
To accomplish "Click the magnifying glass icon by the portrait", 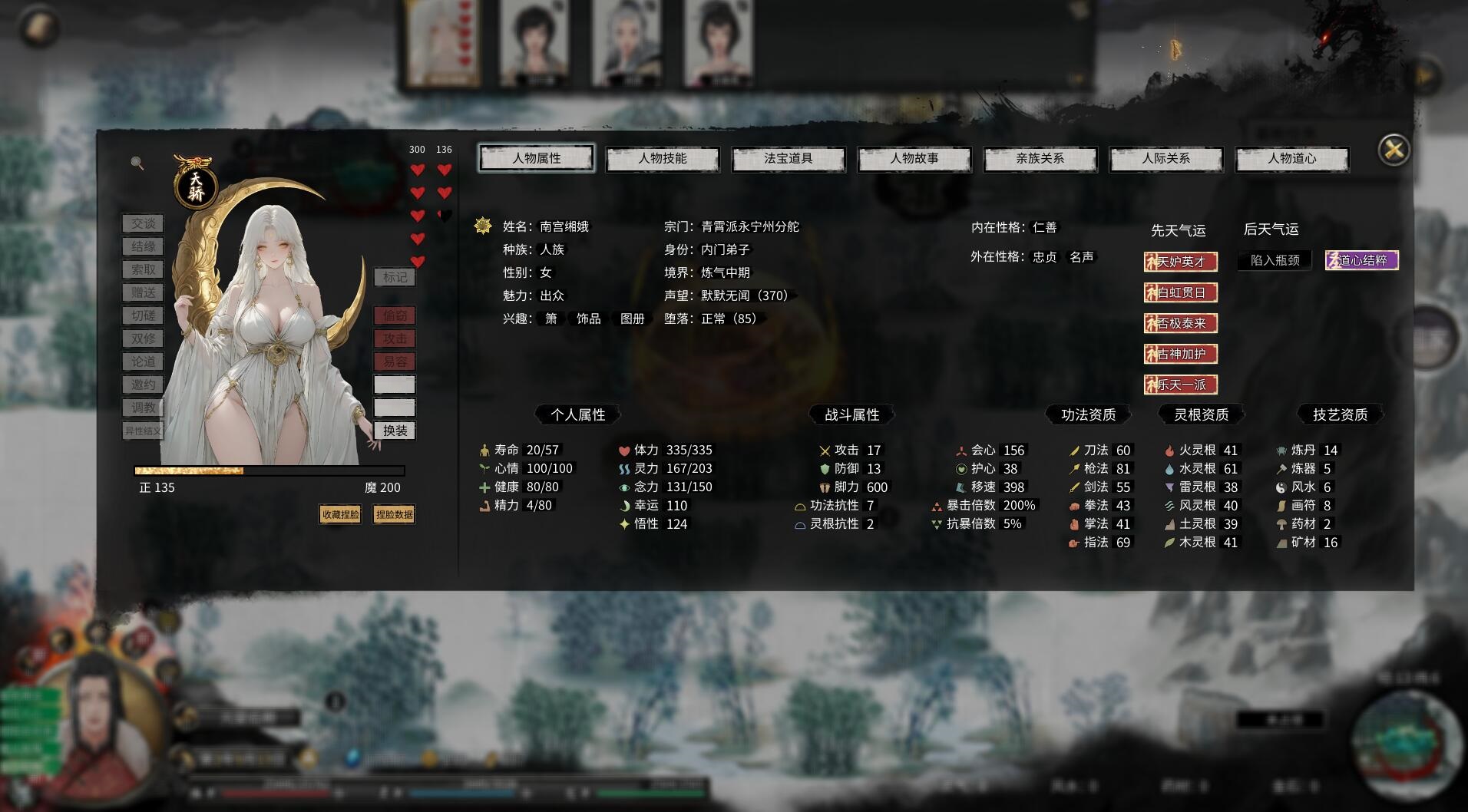I will coord(137,163).
